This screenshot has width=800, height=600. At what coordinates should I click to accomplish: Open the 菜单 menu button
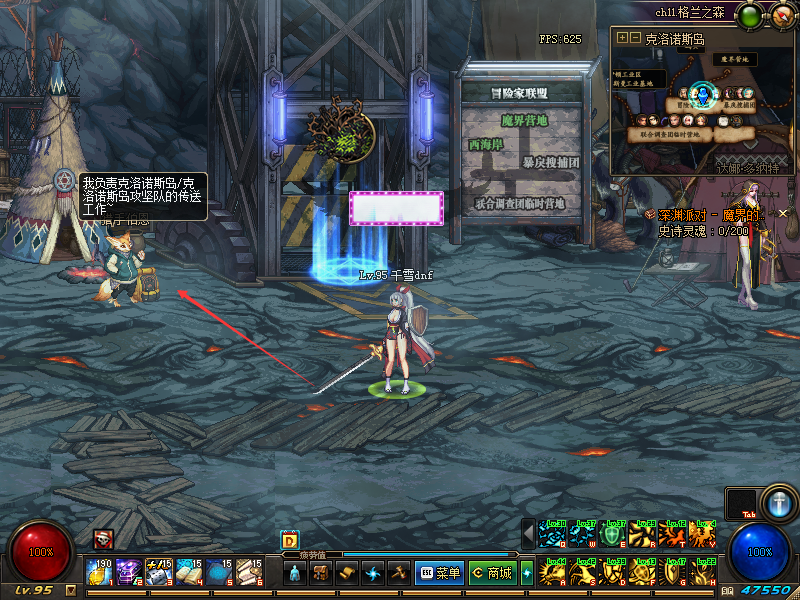(x=439, y=573)
